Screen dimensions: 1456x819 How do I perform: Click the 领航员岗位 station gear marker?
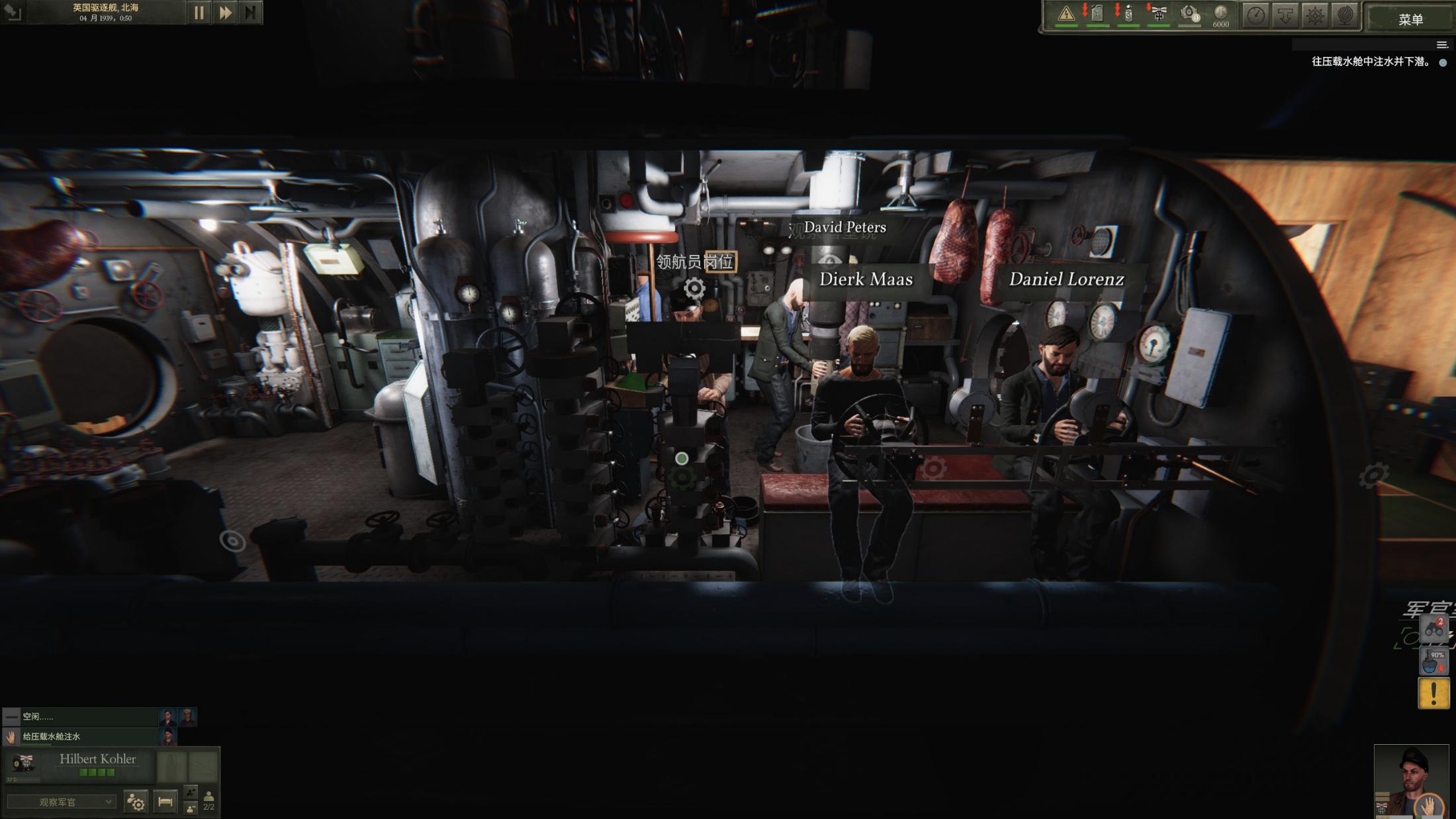(x=694, y=288)
